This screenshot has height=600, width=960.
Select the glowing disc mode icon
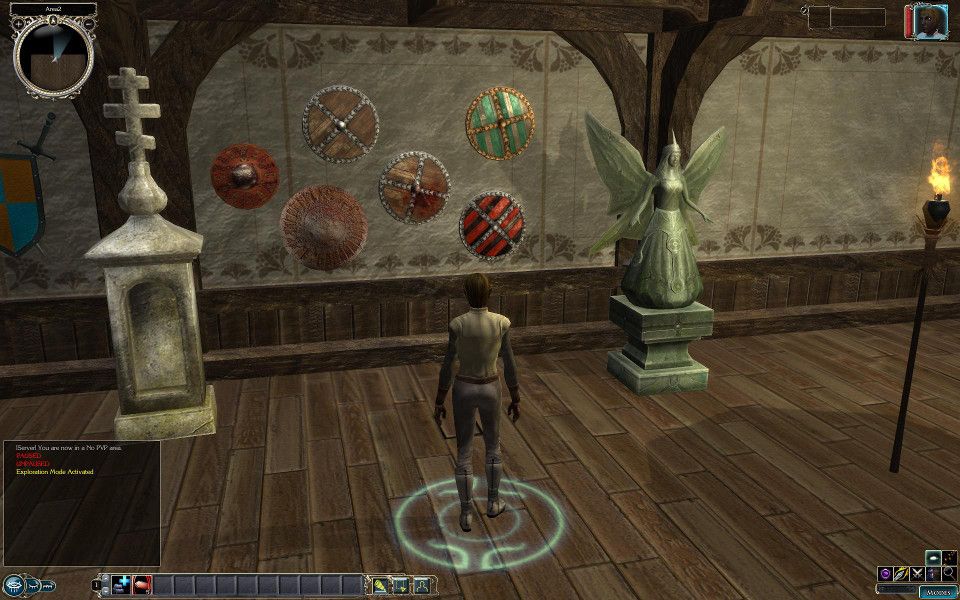coord(932,557)
